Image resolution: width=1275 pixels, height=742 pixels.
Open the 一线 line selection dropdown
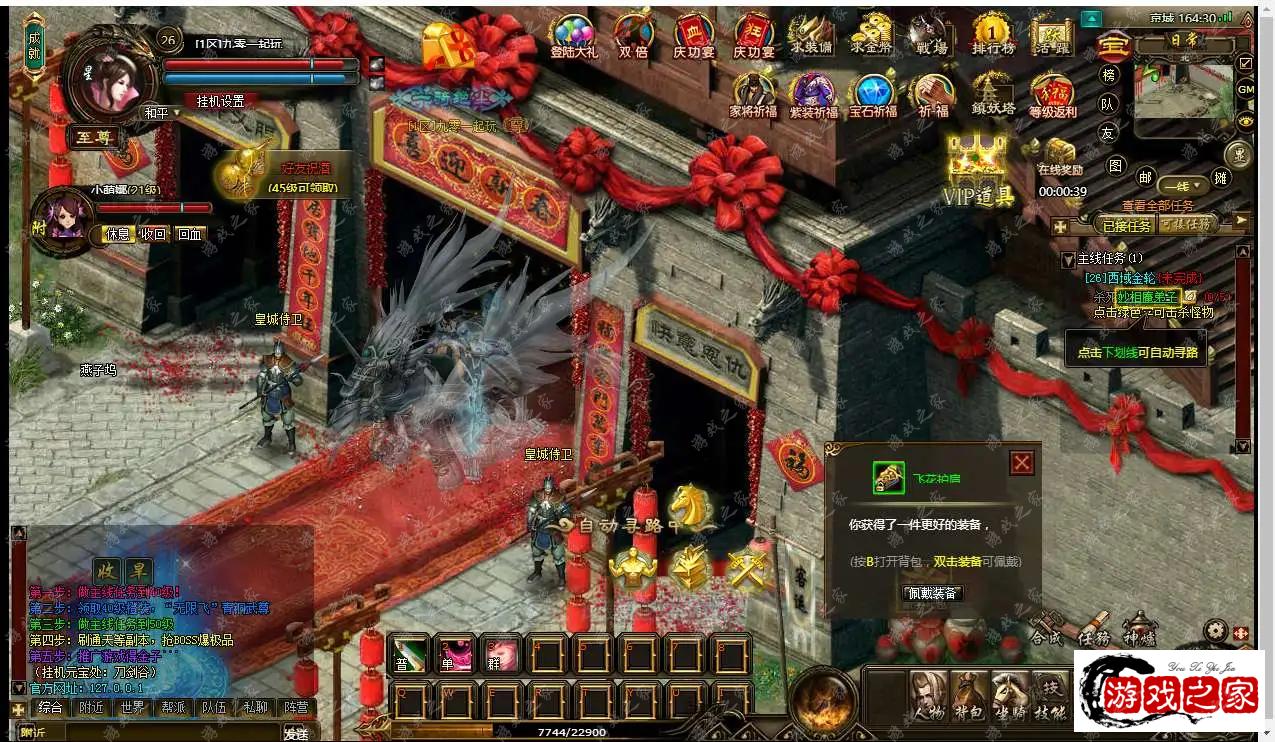point(1182,186)
